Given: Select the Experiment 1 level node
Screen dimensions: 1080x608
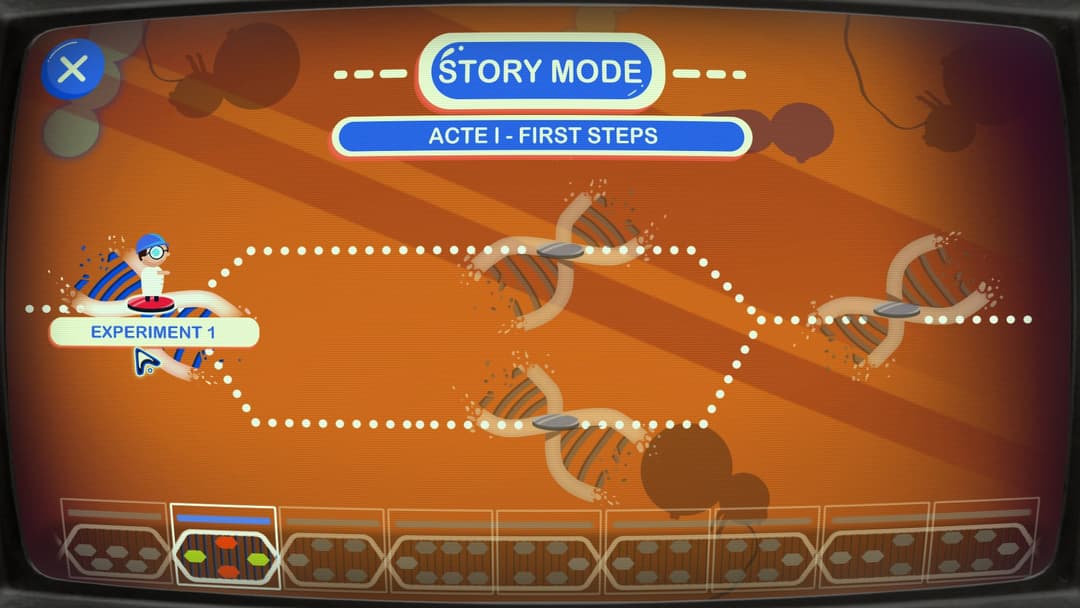Looking at the screenshot, I should pos(151,303).
